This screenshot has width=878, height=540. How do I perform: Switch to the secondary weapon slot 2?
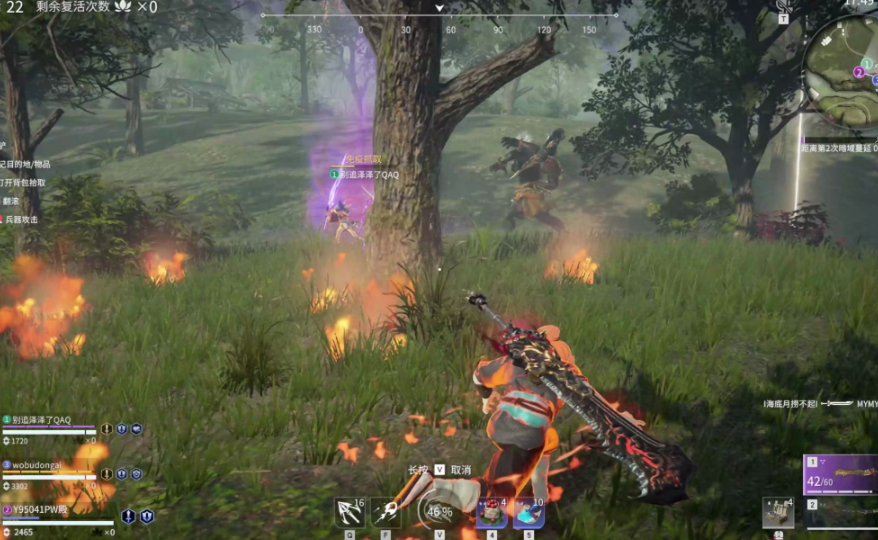(x=839, y=513)
